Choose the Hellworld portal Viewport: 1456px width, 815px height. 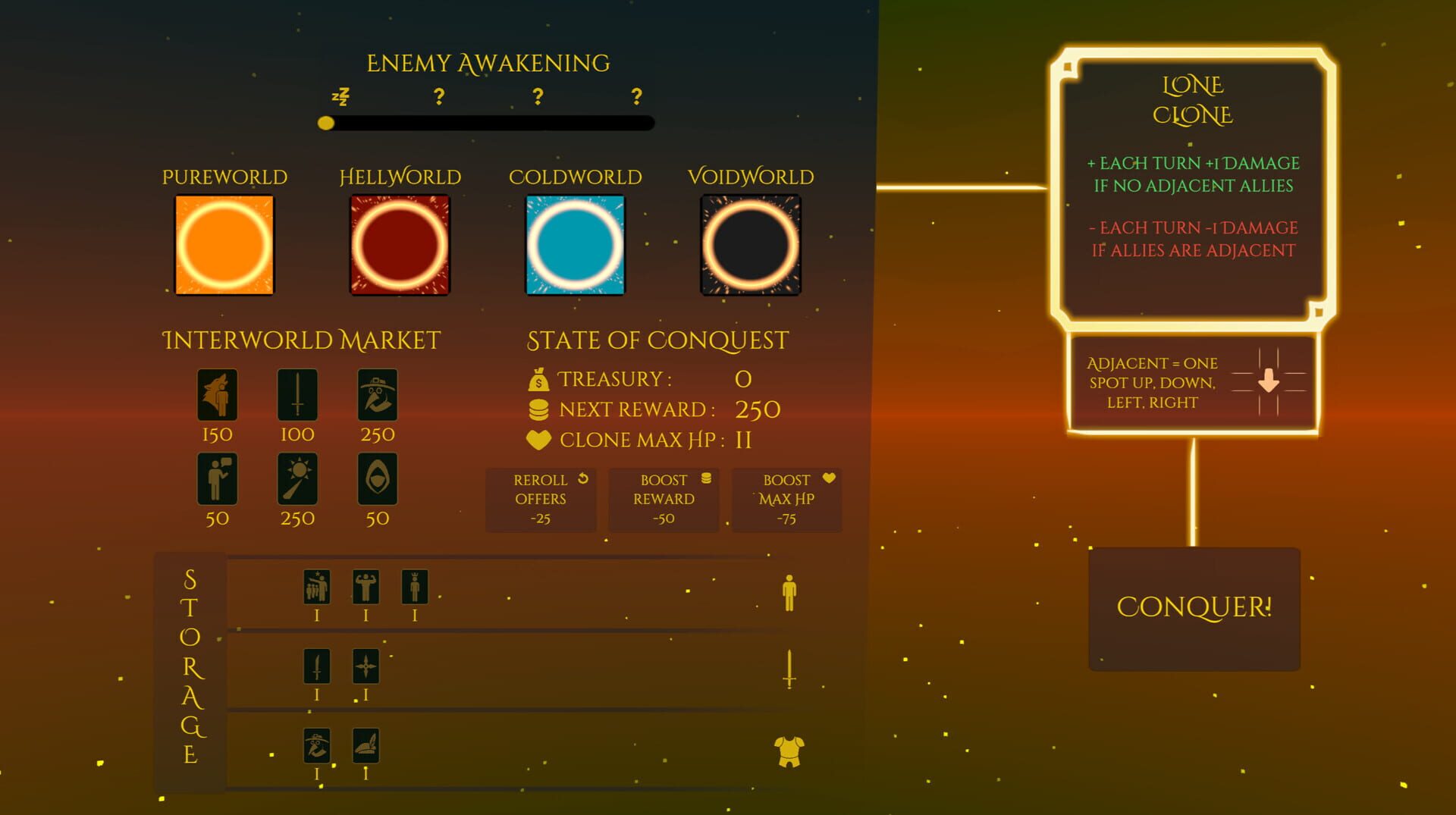pos(400,246)
